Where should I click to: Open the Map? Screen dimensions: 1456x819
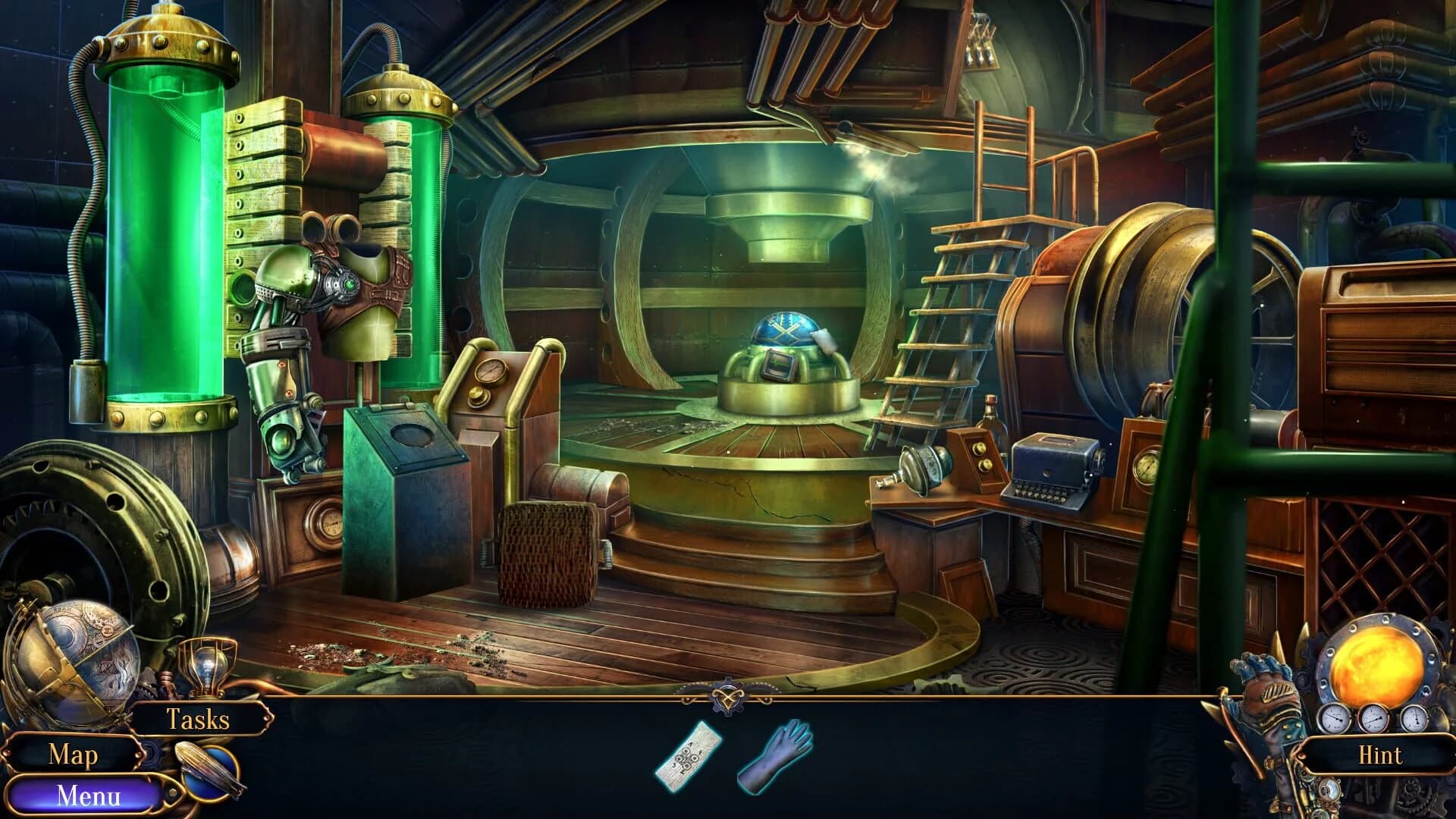coord(74,755)
